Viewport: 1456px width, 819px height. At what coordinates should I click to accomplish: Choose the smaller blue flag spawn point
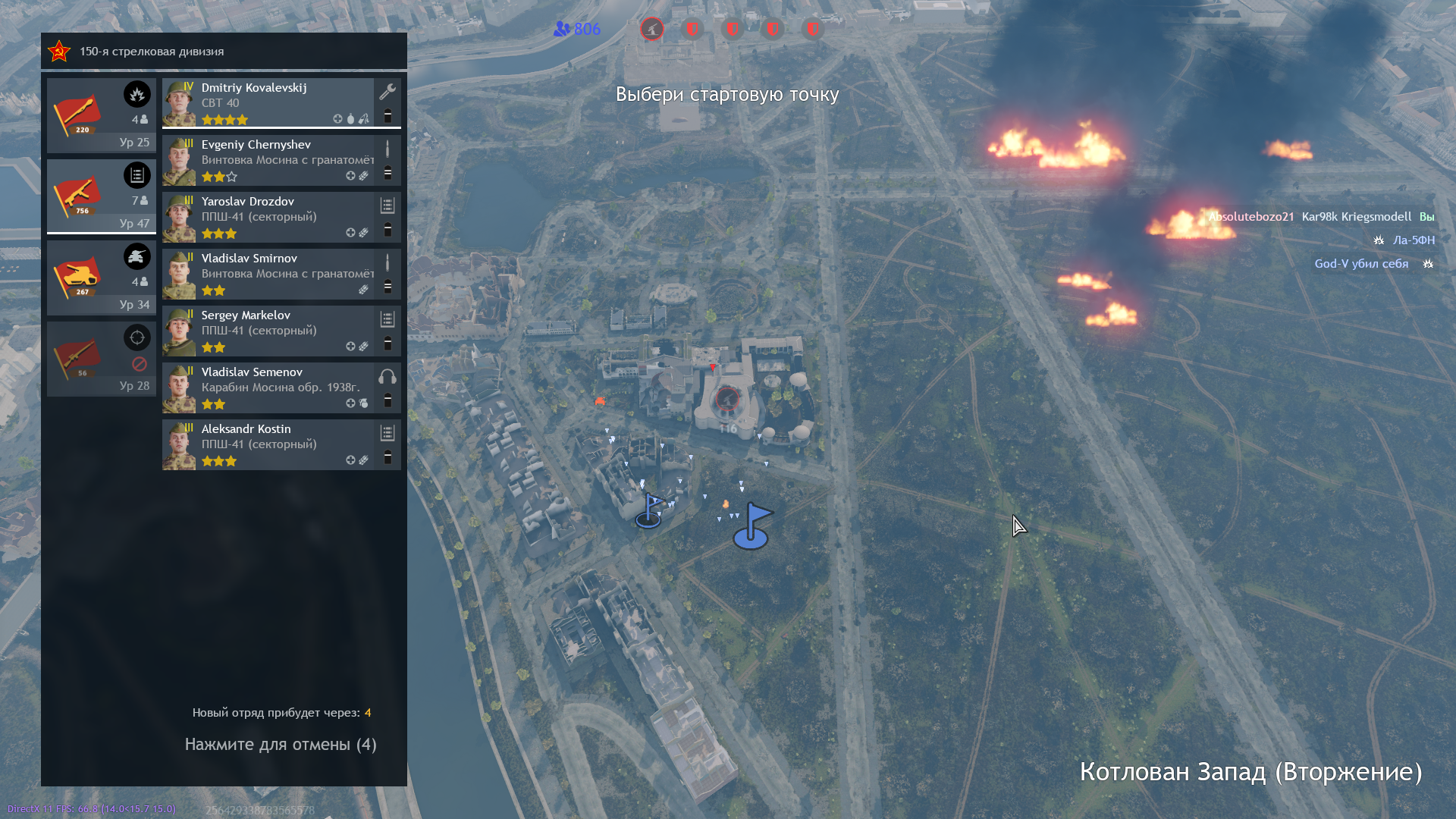coord(649,511)
